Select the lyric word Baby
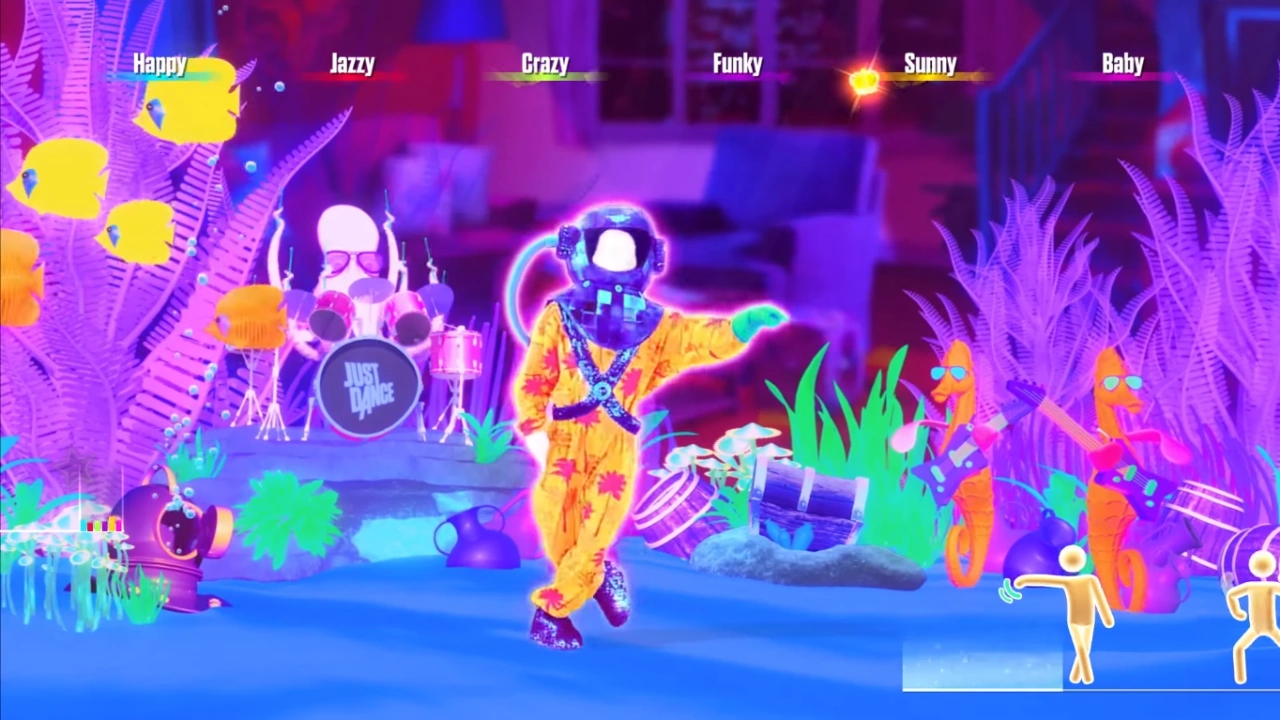 click(x=1122, y=64)
